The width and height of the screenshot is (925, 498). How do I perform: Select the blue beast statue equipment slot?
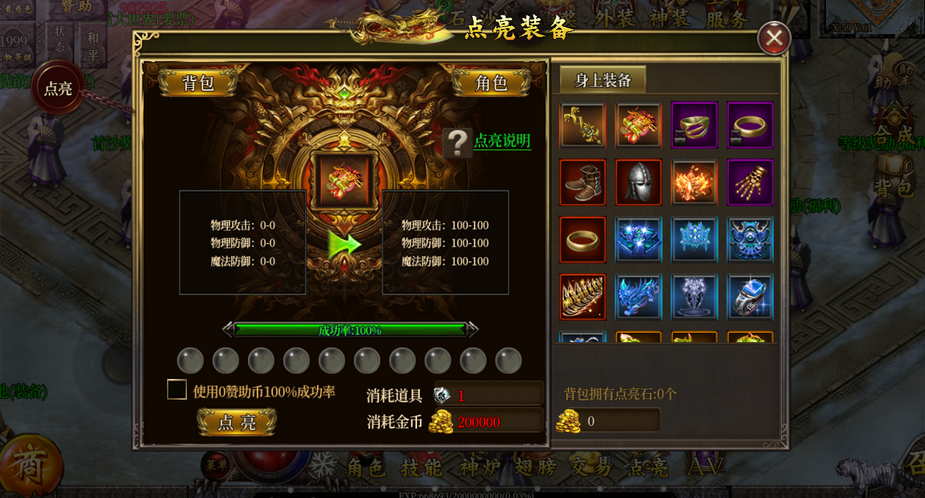tap(638, 296)
